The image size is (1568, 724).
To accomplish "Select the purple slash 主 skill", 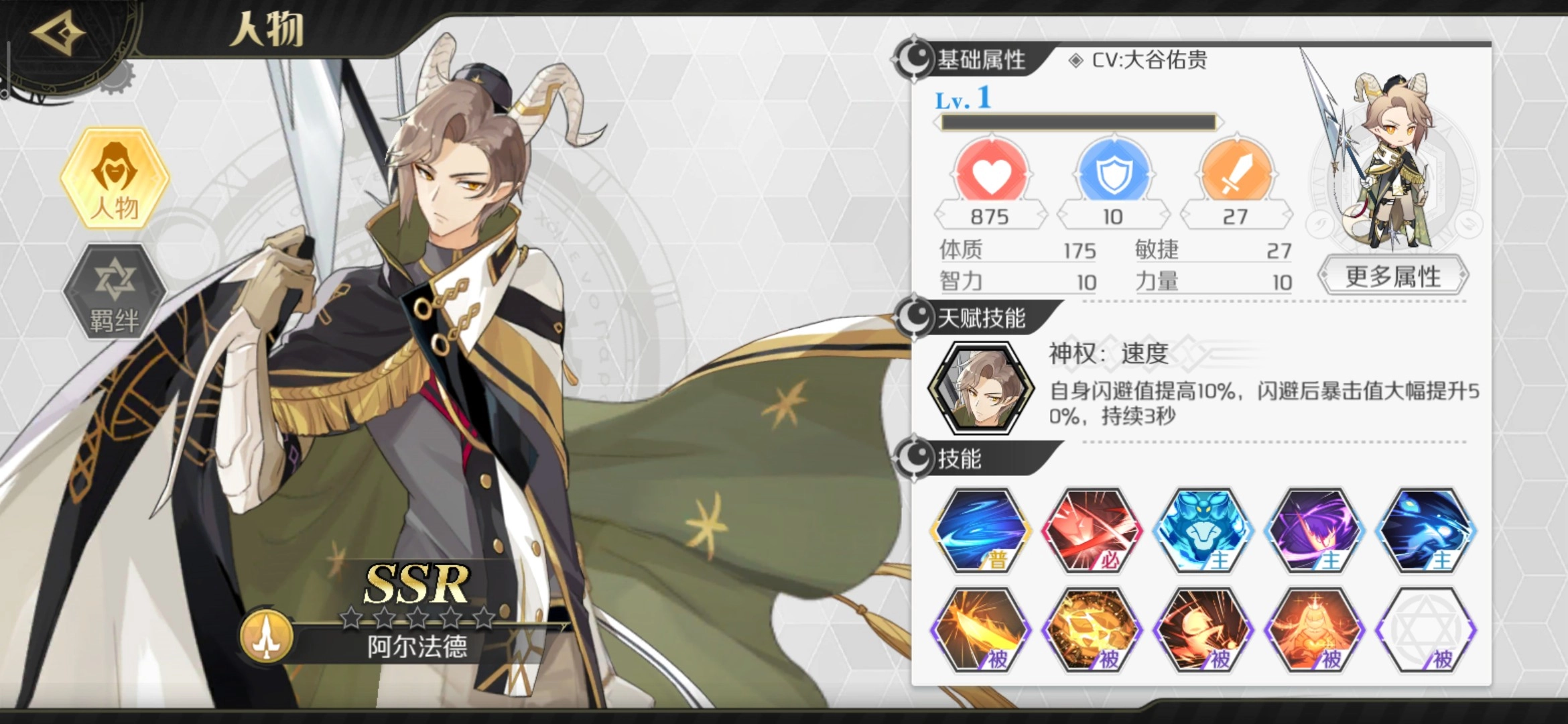I will tap(1314, 530).
